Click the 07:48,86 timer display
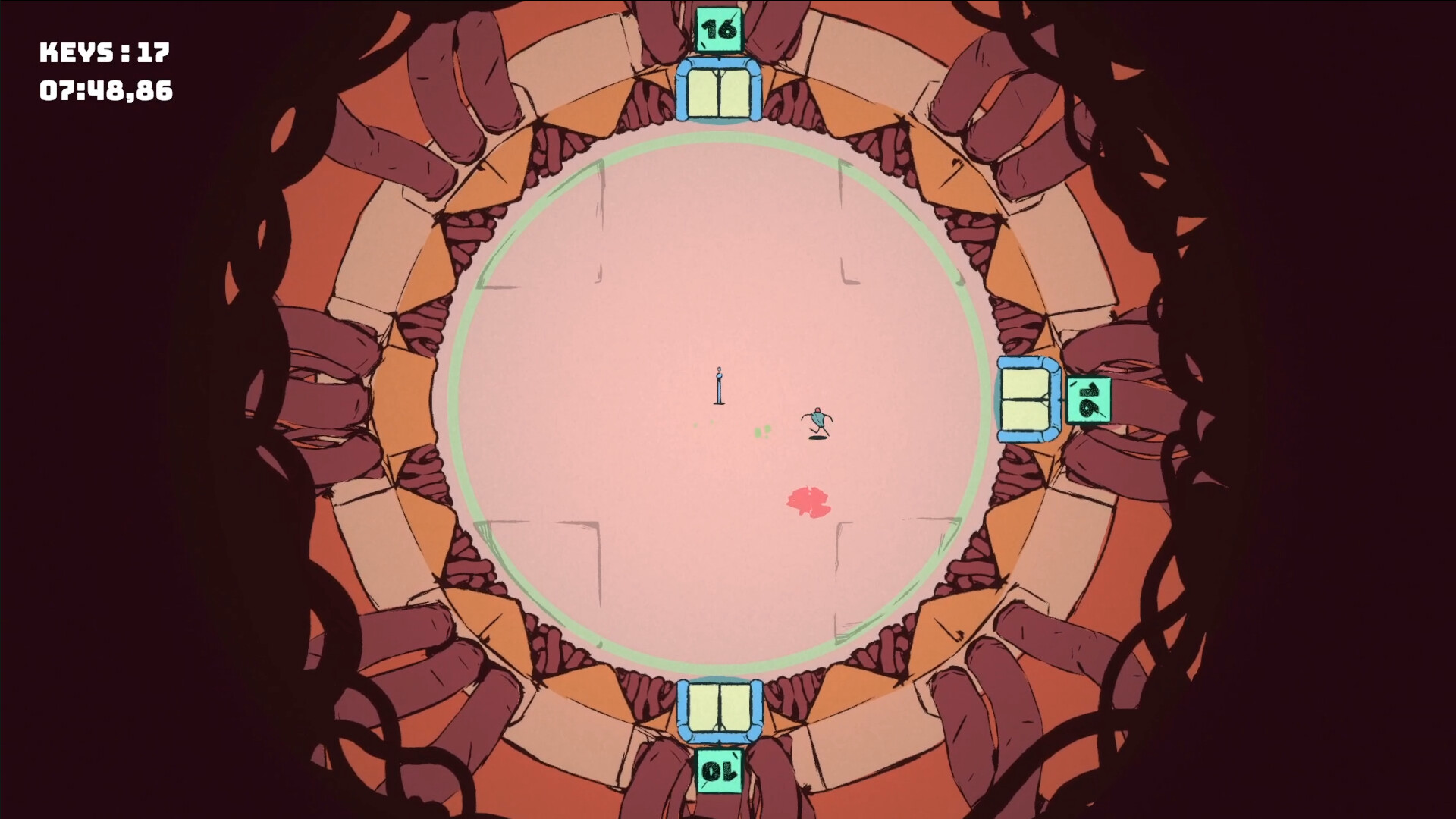 pyautogui.click(x=106, y=91)
